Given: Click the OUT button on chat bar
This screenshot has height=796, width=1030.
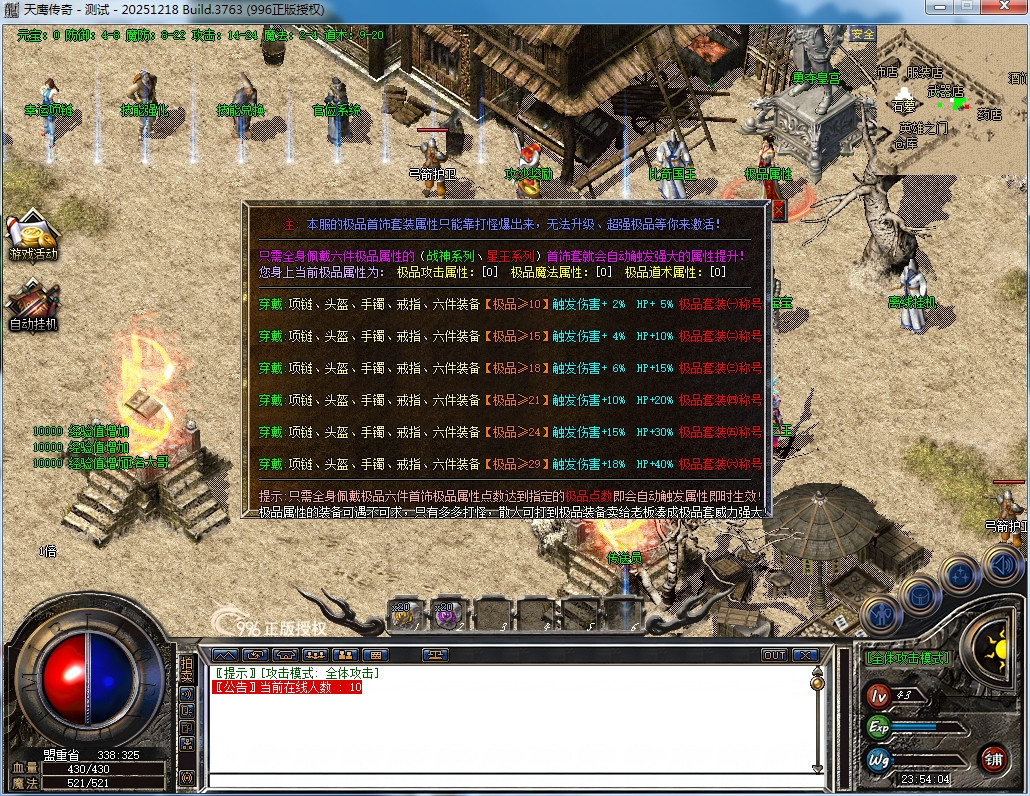Looking at the screenshot, I should (774, 655).
